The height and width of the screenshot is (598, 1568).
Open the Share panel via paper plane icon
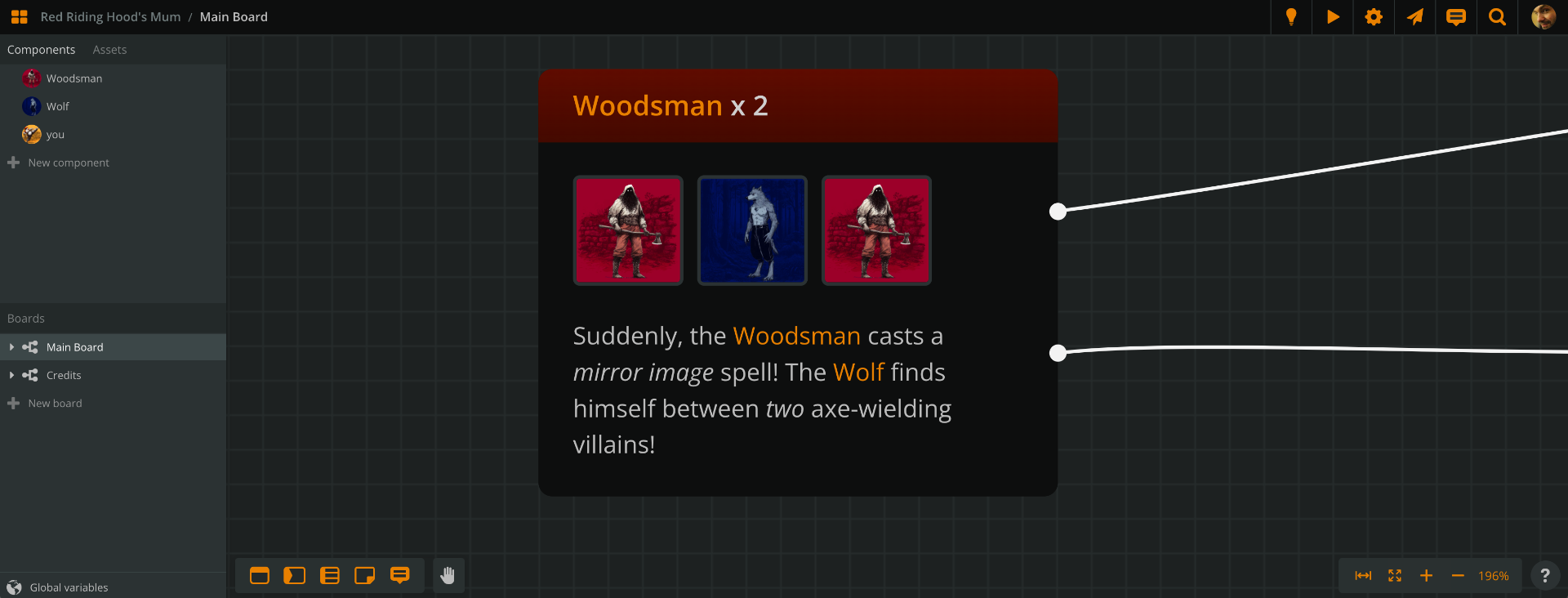(1414, 16)
